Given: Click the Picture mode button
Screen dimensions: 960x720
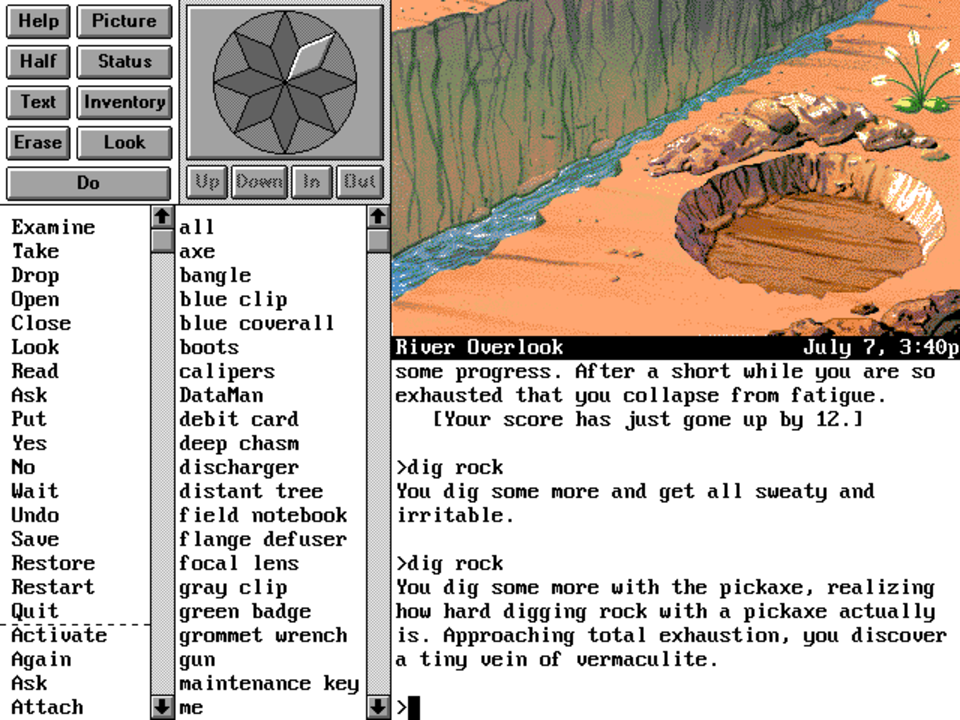Looking at the screenshot, I should click(124, 21).
